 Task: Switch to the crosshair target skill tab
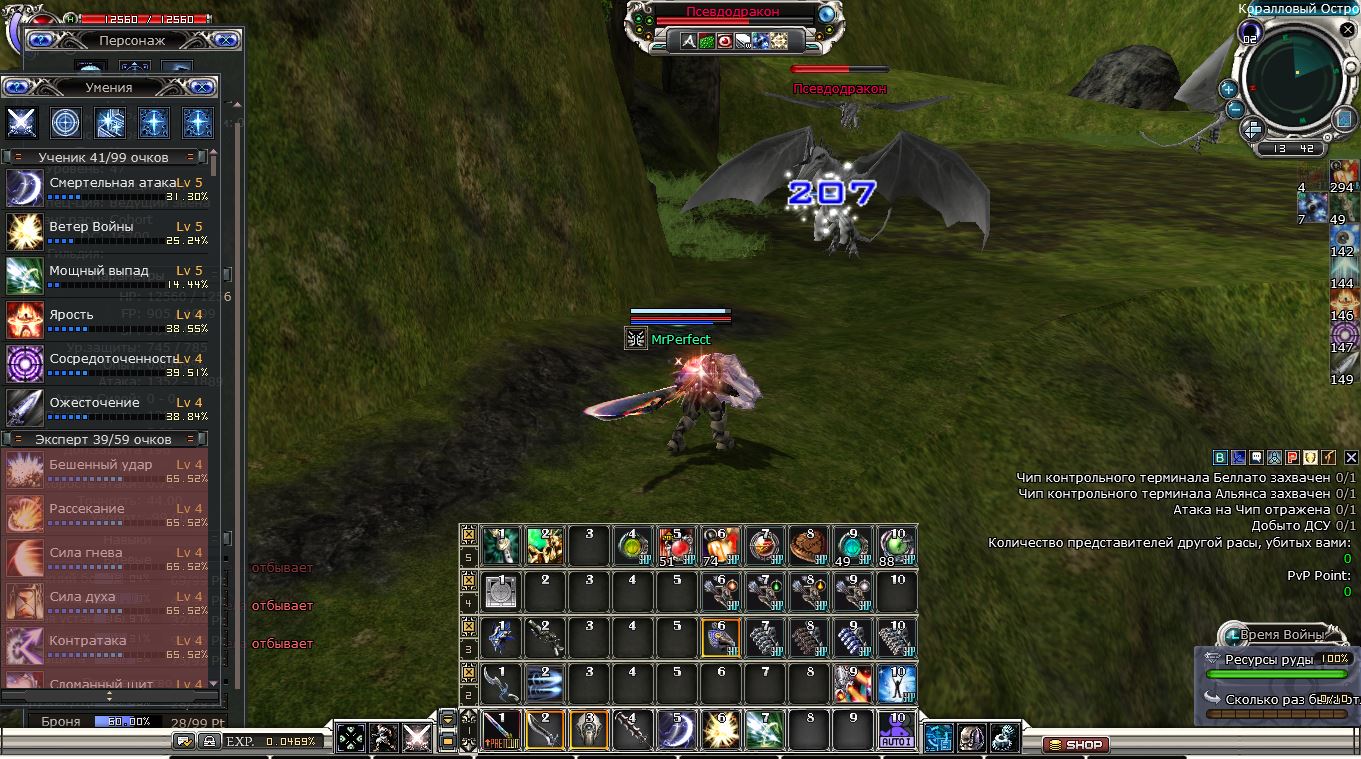pyautogui.click(x=66, y=122)
